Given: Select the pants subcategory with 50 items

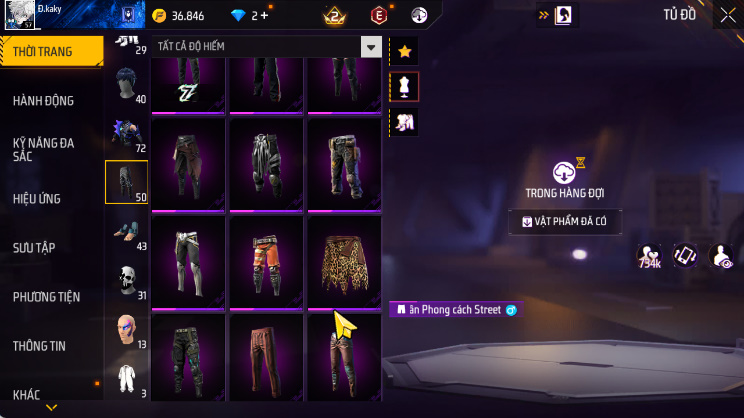Looking at the screenshot, I should [x=127, y=182].
